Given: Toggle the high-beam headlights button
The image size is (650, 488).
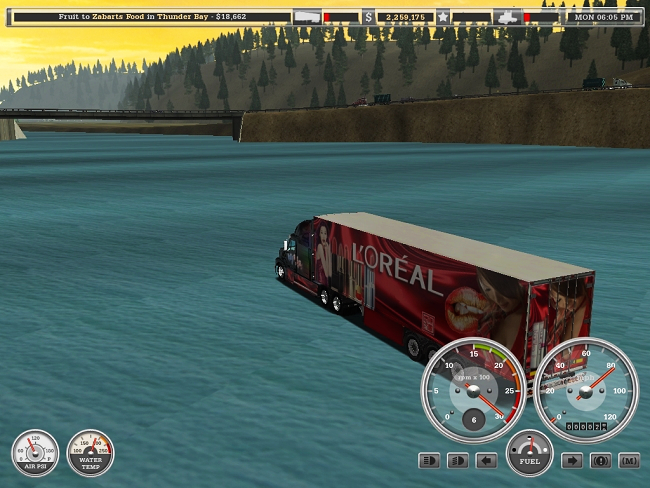Looking at the screenshot, I should 429,461.
